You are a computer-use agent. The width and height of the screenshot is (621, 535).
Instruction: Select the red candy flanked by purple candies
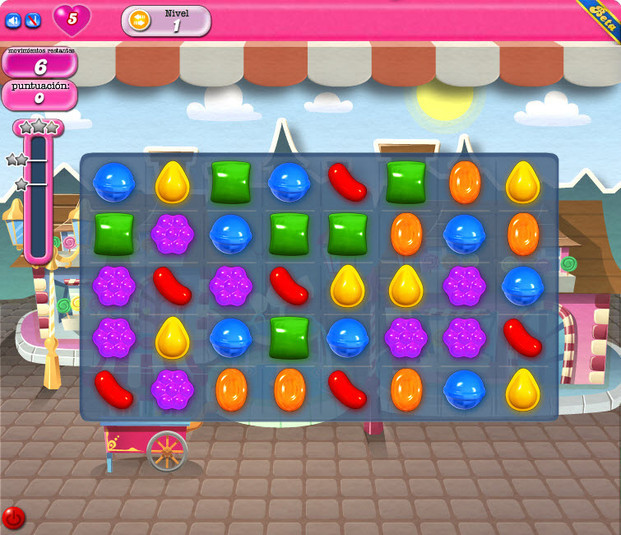(x=172, y=286)
